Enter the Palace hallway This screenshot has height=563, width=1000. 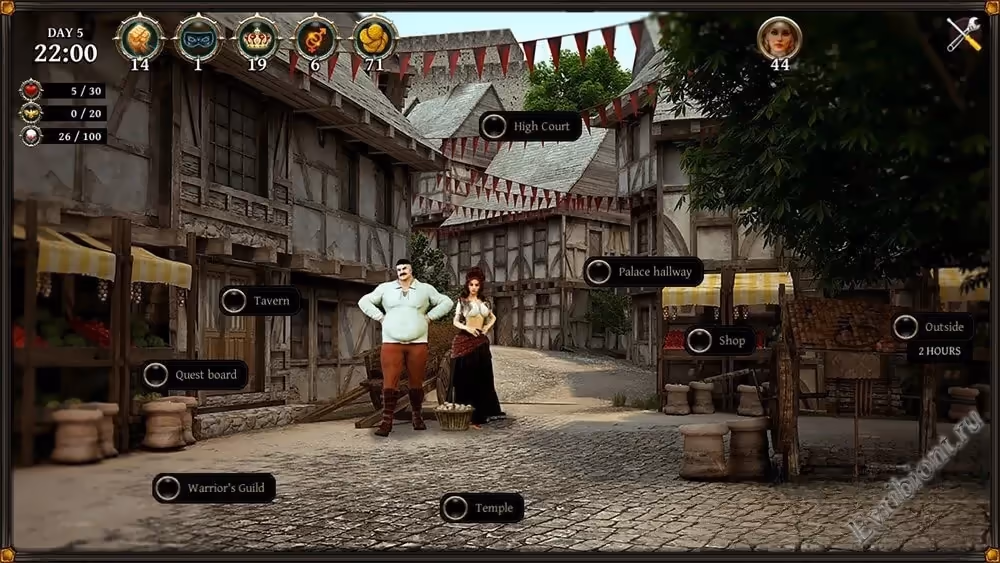643,272
